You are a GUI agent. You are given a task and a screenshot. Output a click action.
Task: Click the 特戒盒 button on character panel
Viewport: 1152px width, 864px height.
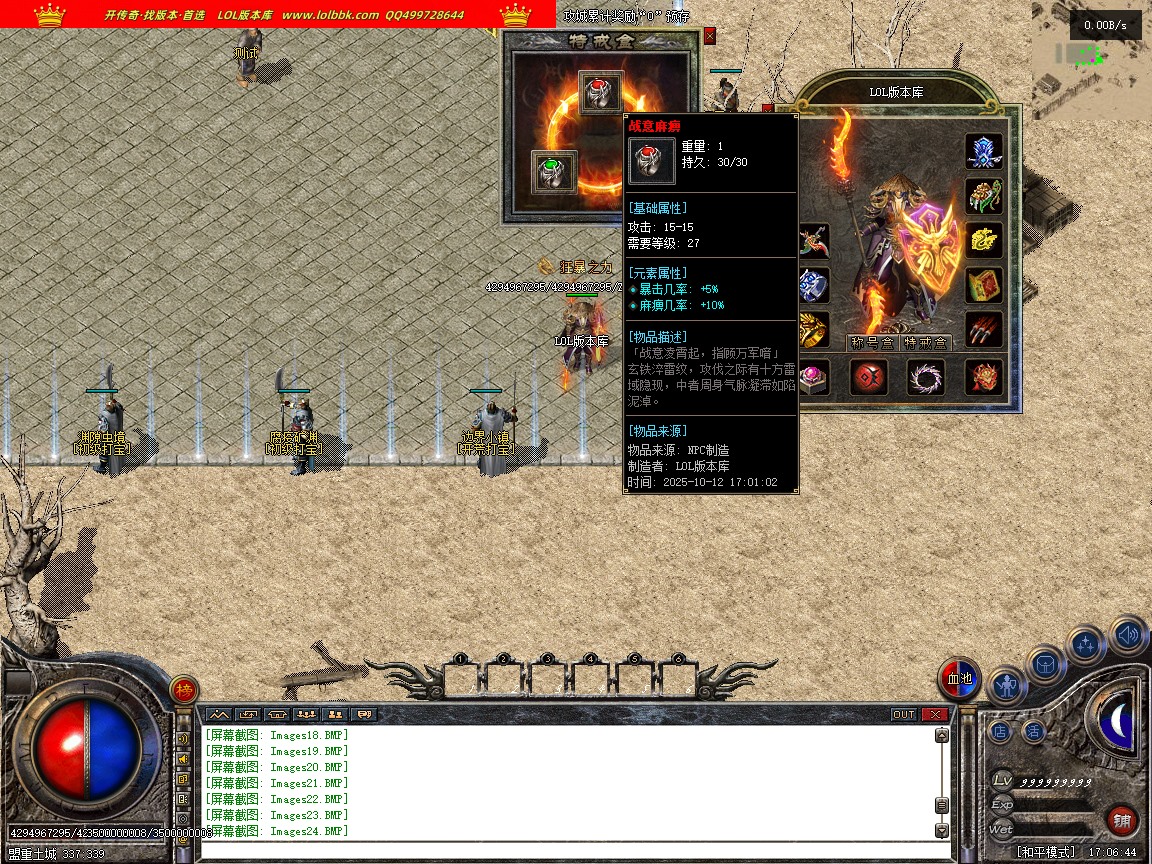coord(926,343)
